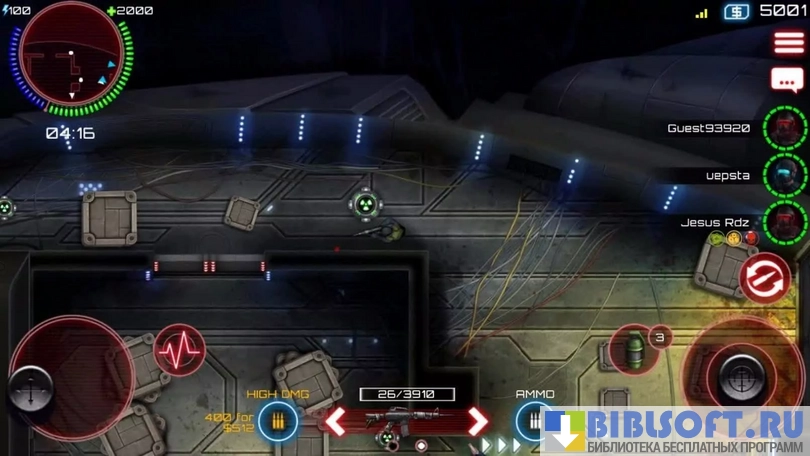Open the hamburger menu

click(788, 43)
